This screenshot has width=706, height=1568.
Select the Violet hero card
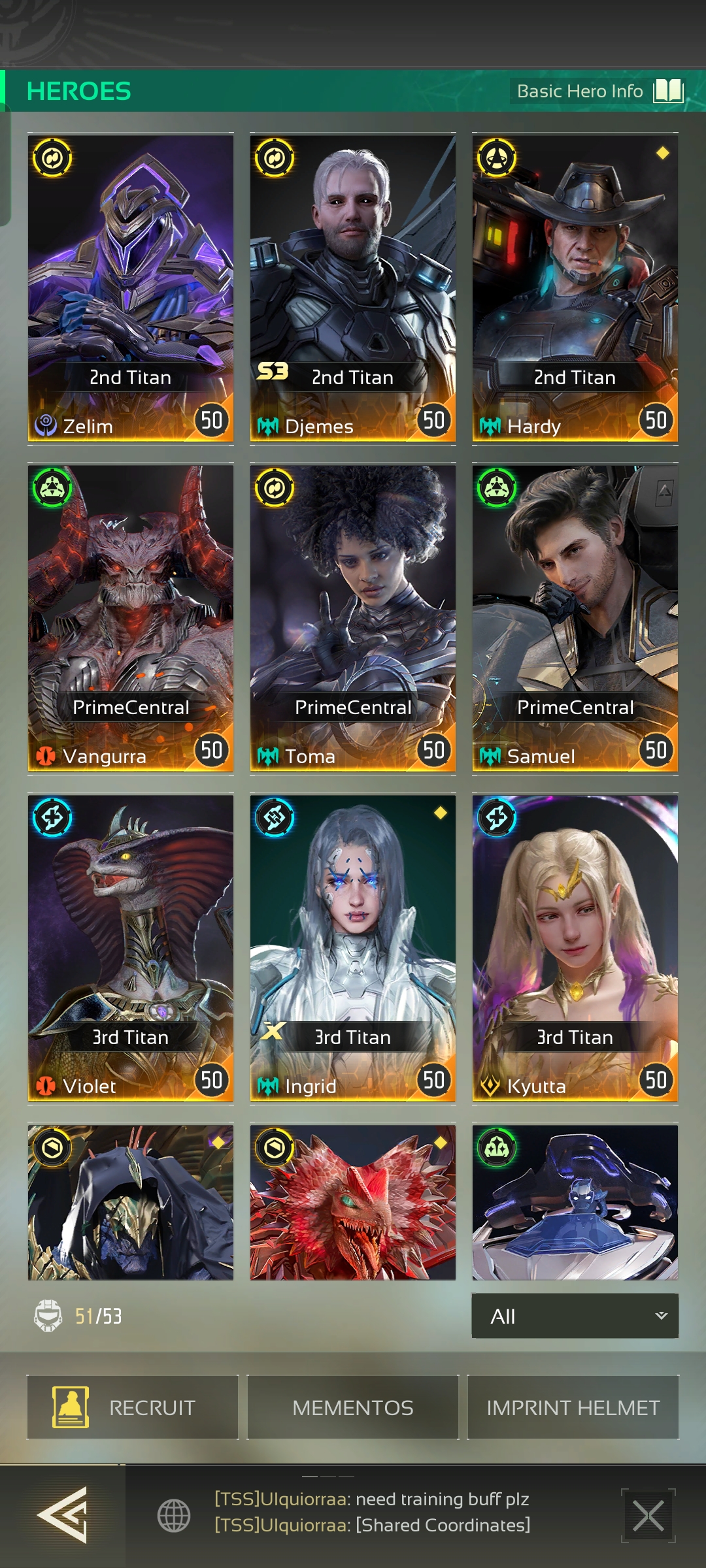pos(131,947)
